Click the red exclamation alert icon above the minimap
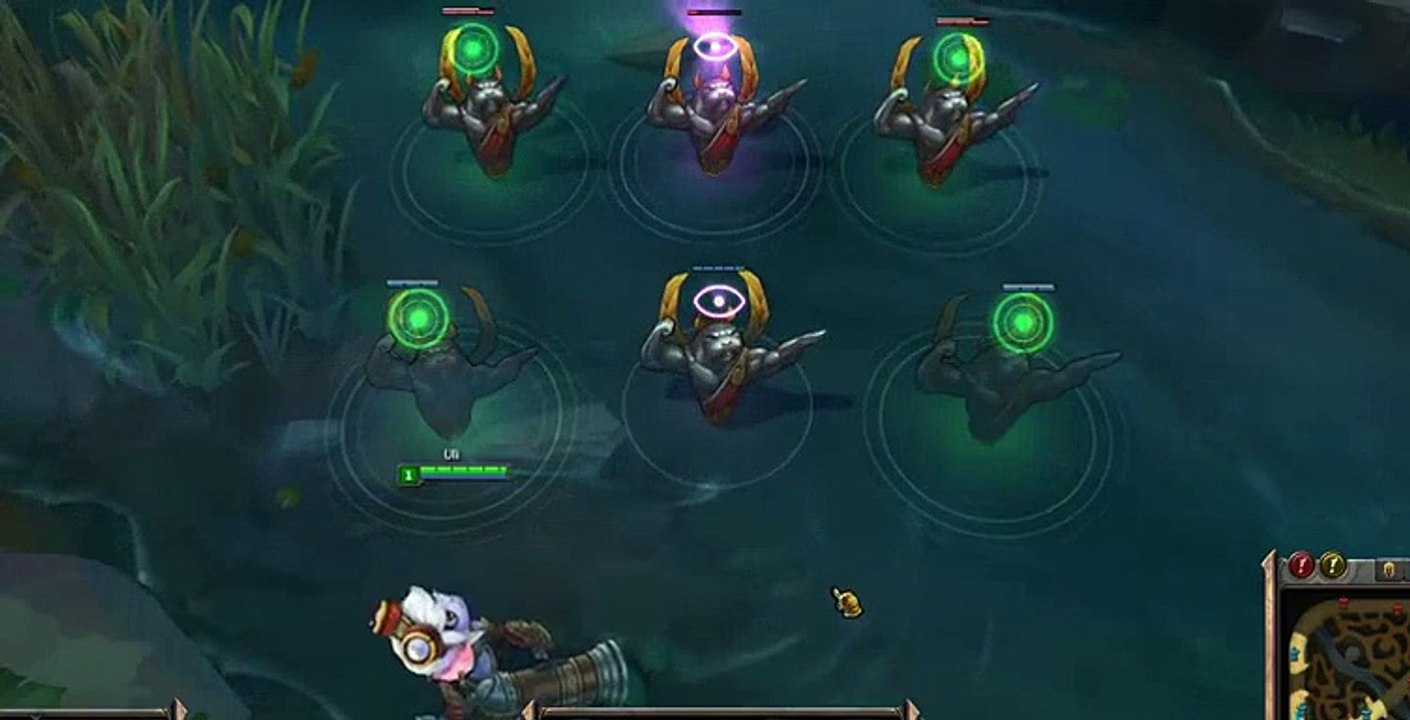This screenshot has width=1410, height=720. click(1300, 566)
